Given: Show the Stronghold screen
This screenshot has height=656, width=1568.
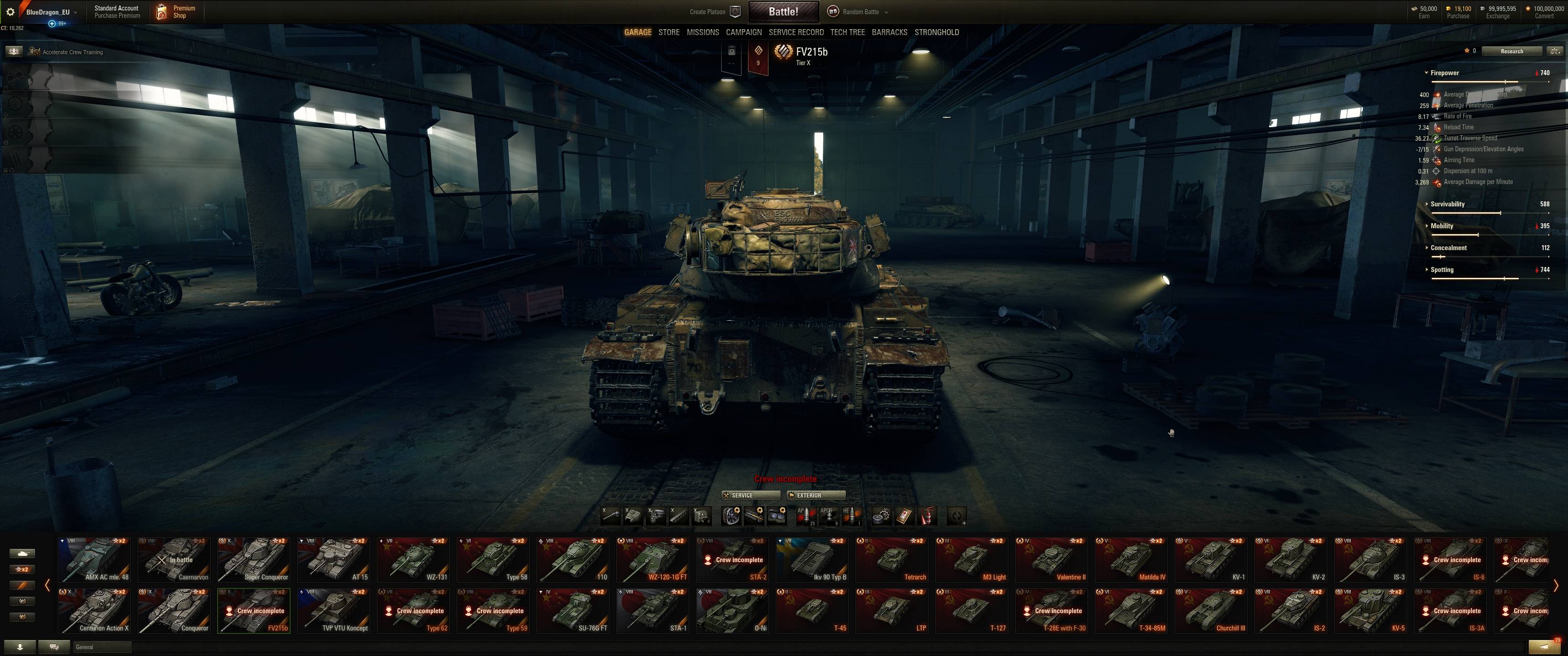Looking at the screenshot, I should [936, 32].
